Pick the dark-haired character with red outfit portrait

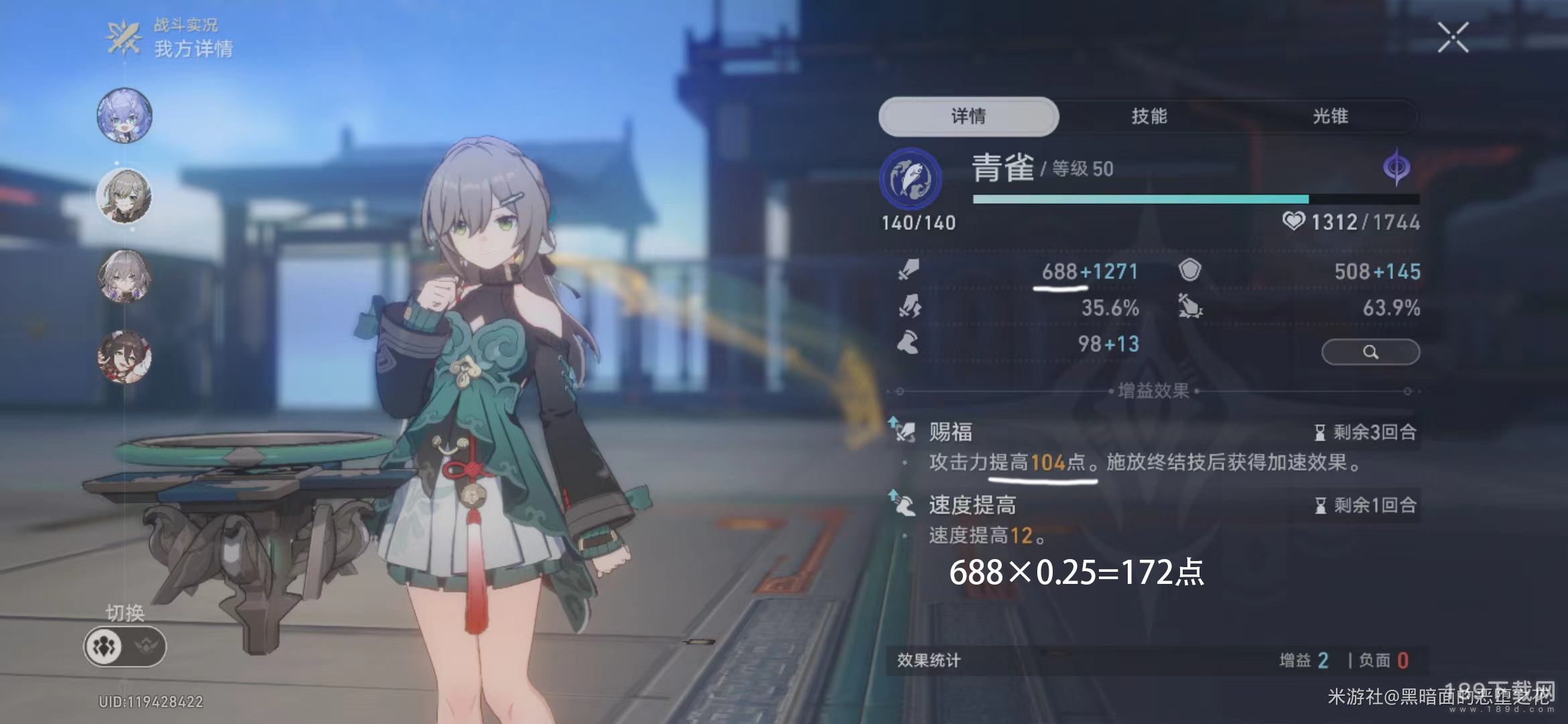coord(125,357)
